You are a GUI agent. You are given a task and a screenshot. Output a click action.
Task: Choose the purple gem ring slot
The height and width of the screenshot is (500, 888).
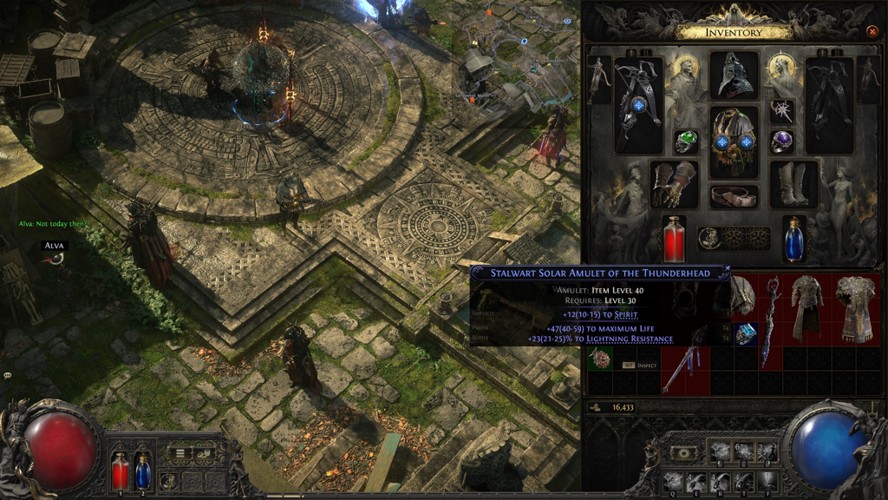(781, 141)
